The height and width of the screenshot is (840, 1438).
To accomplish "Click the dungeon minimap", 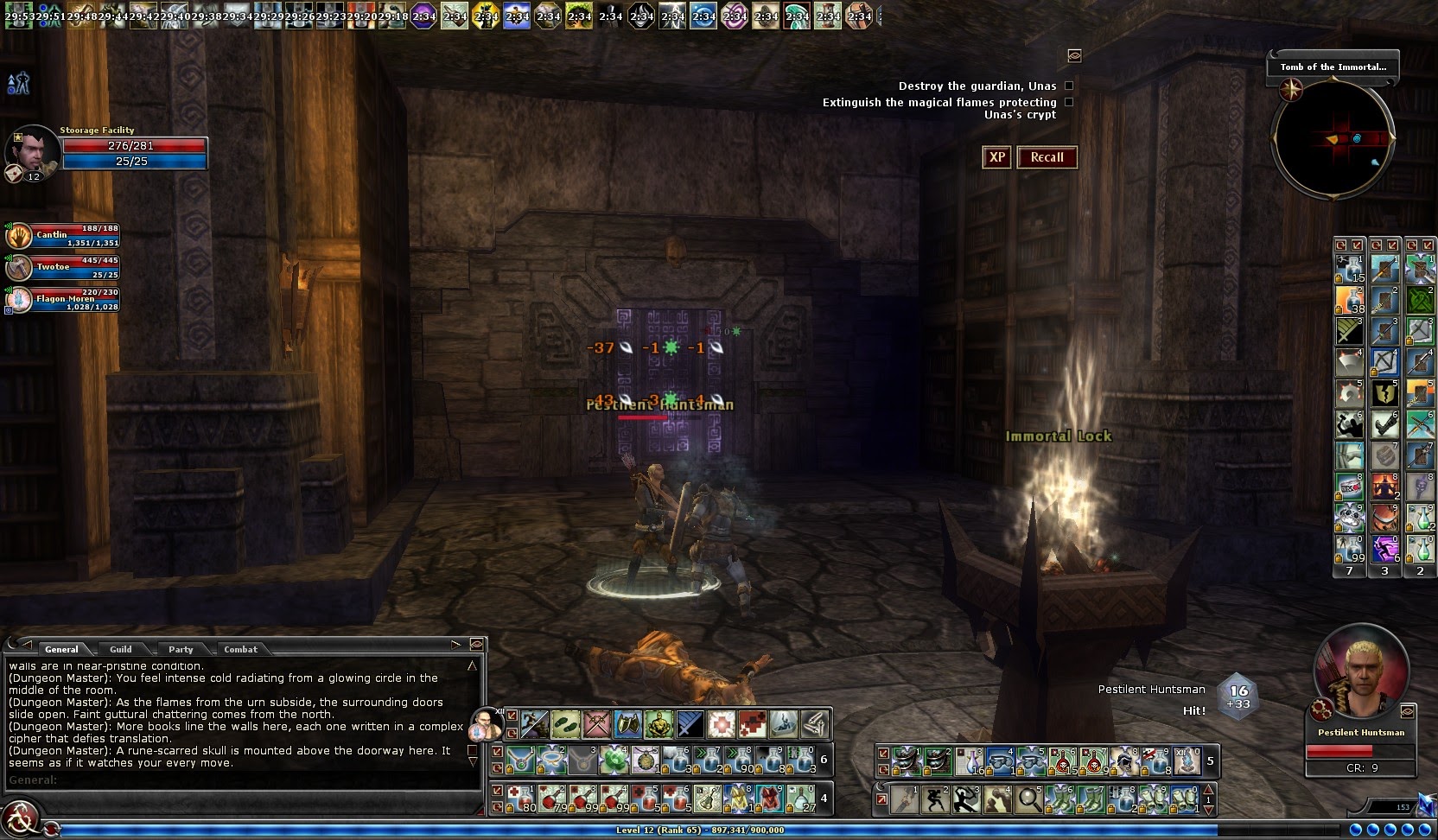I will point(1332,138).
